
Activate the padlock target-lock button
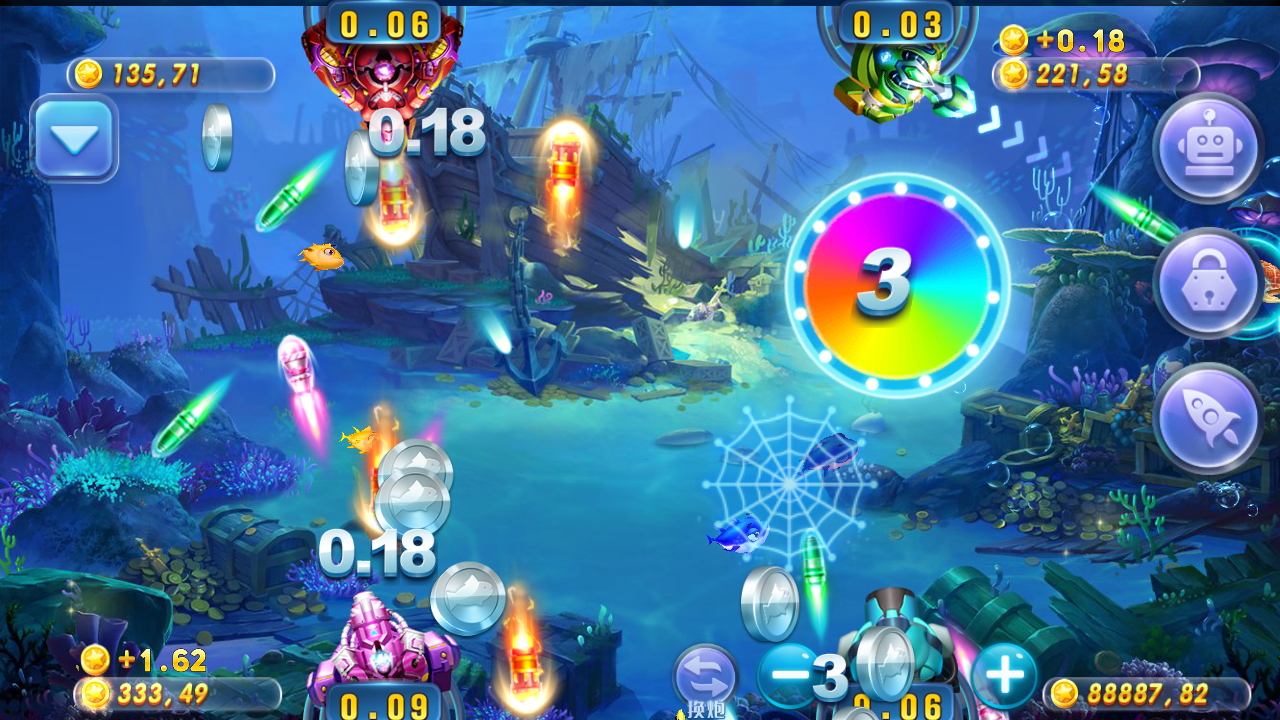point(1207,283)
